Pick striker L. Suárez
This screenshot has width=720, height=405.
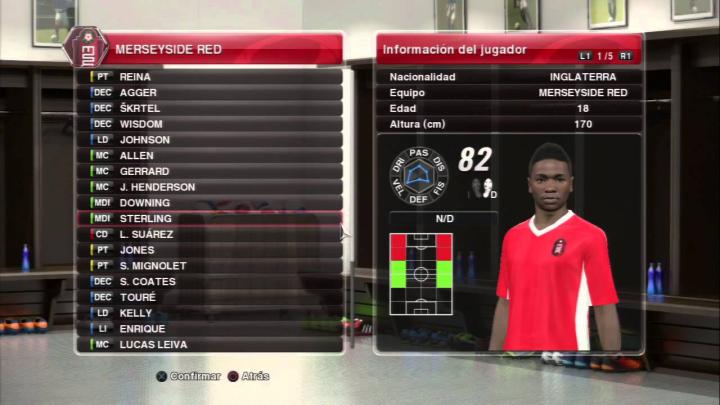210,234
